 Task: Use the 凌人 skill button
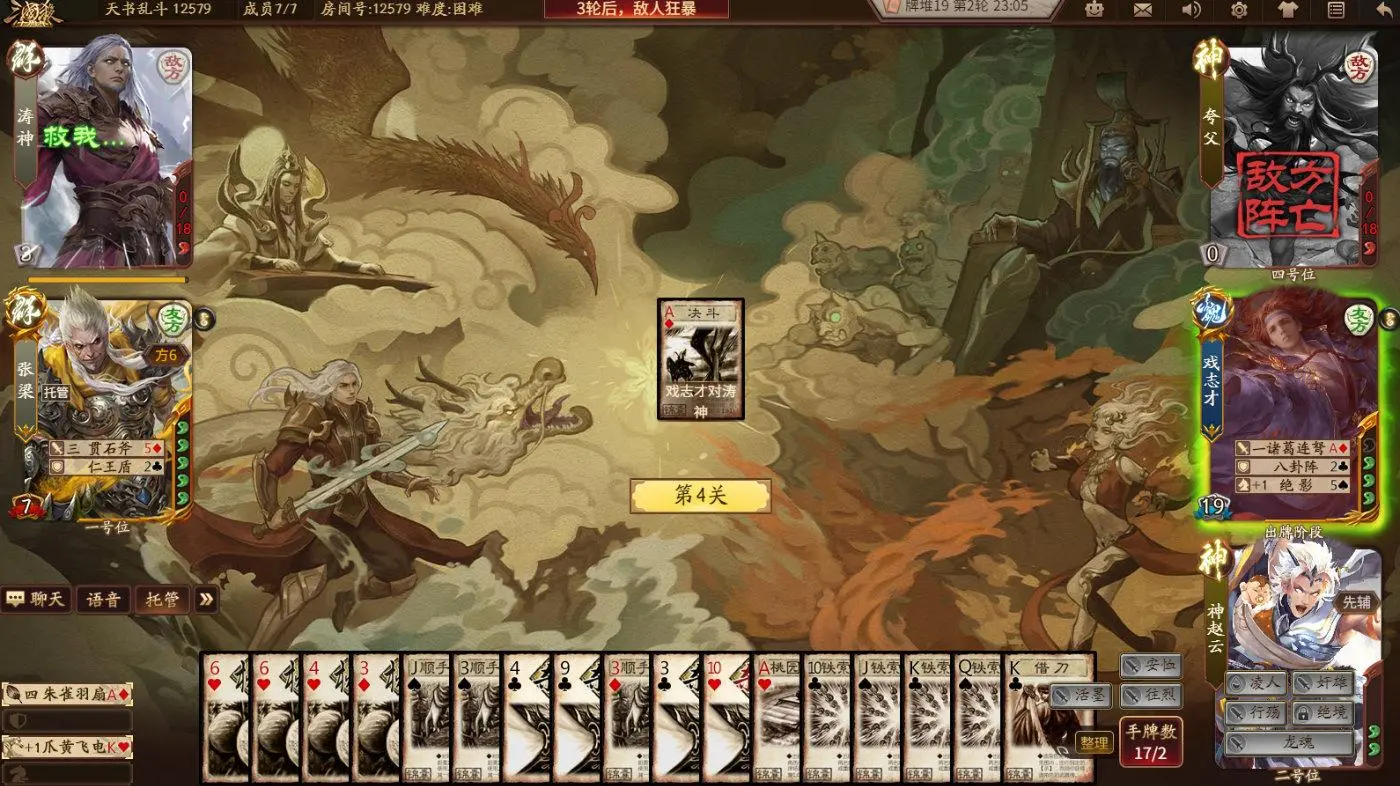1256,683
